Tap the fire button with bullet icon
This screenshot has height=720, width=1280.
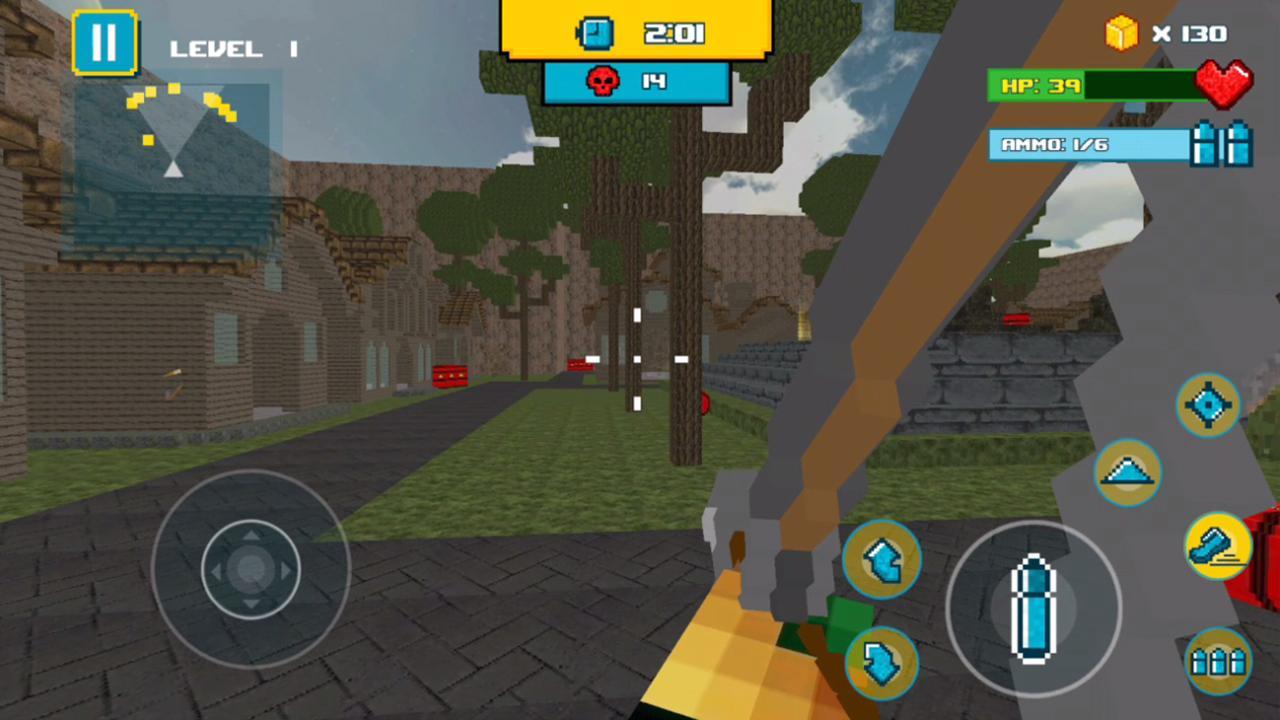tap(1035, 610)
